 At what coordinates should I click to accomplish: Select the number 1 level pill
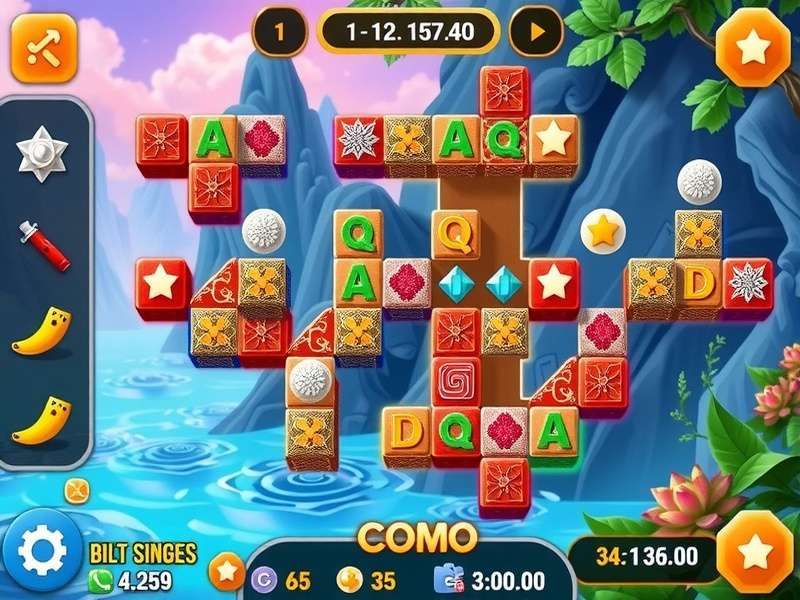tap(278, 32)
